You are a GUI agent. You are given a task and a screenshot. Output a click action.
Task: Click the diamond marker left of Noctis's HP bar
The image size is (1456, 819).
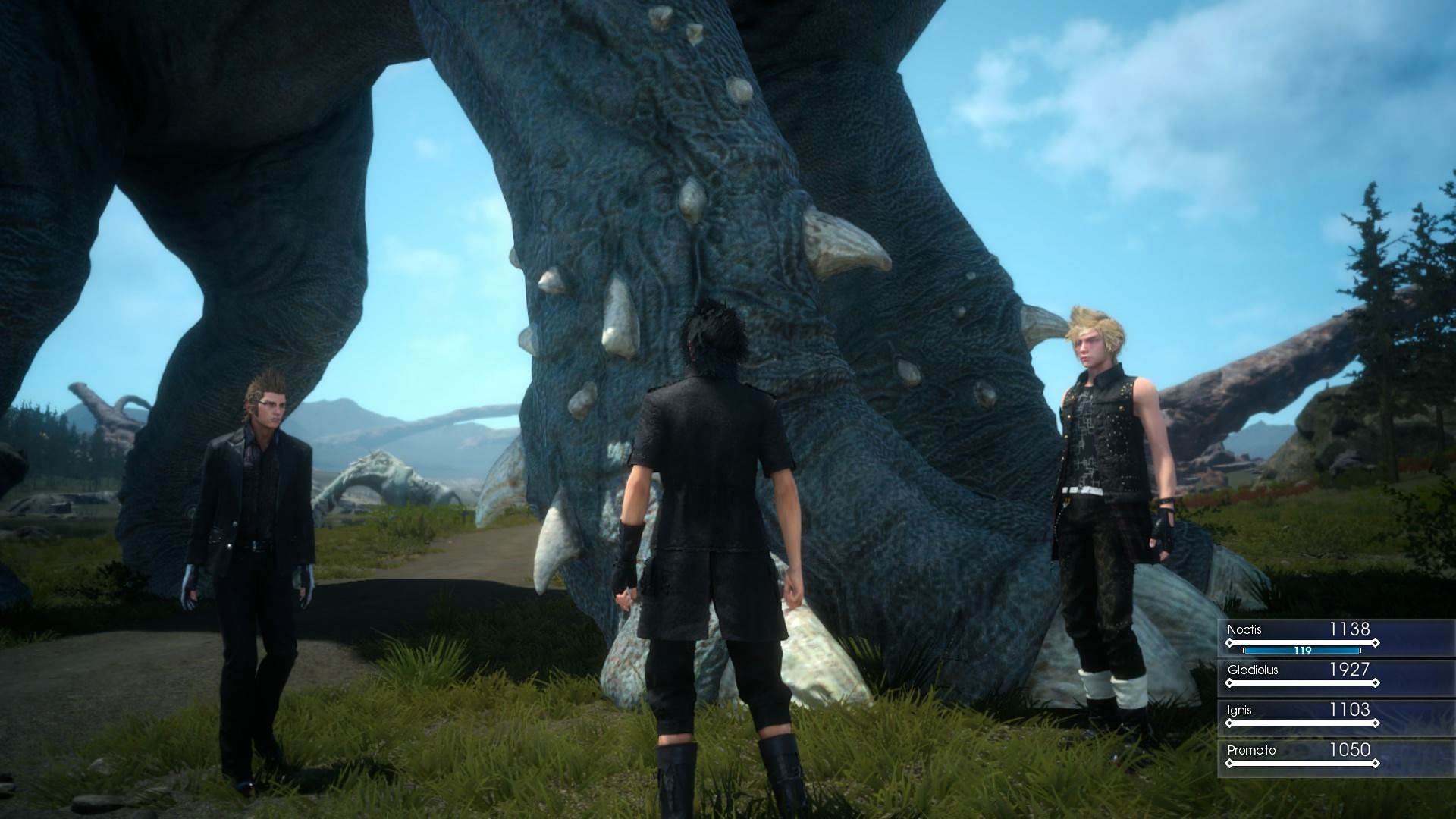1229,642
